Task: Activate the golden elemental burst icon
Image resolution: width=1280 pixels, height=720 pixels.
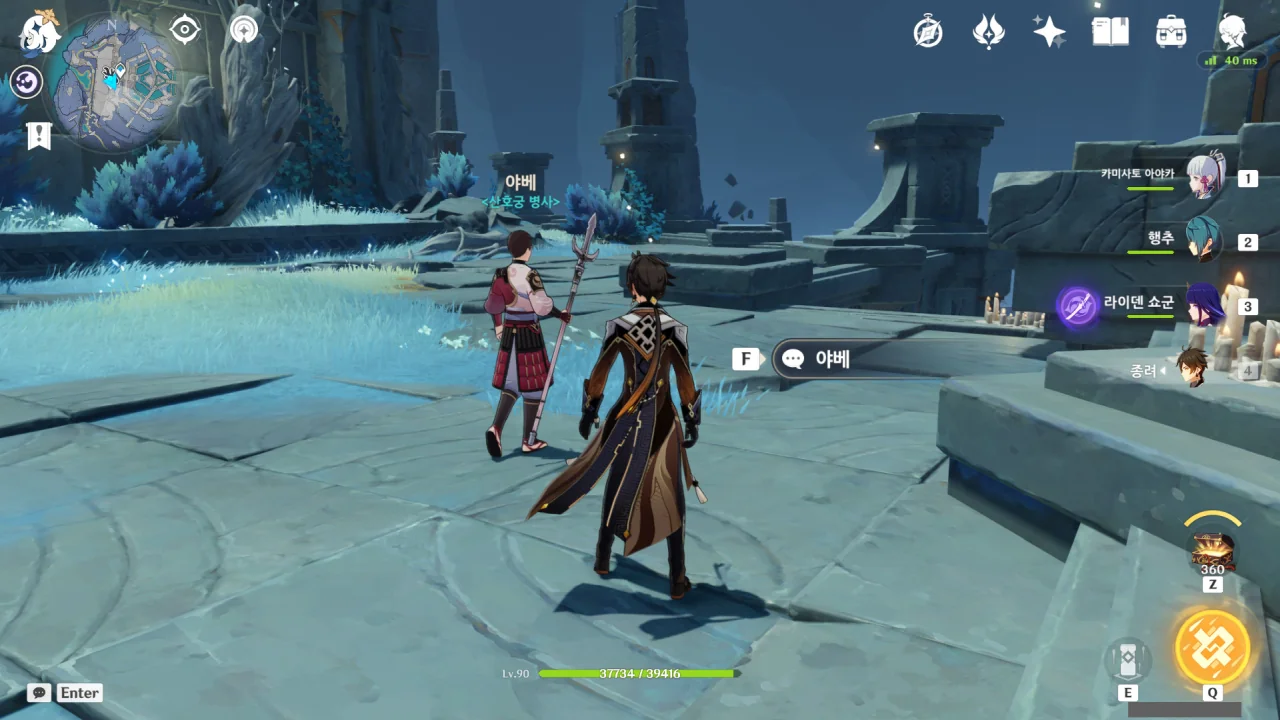Action: 1212,646
